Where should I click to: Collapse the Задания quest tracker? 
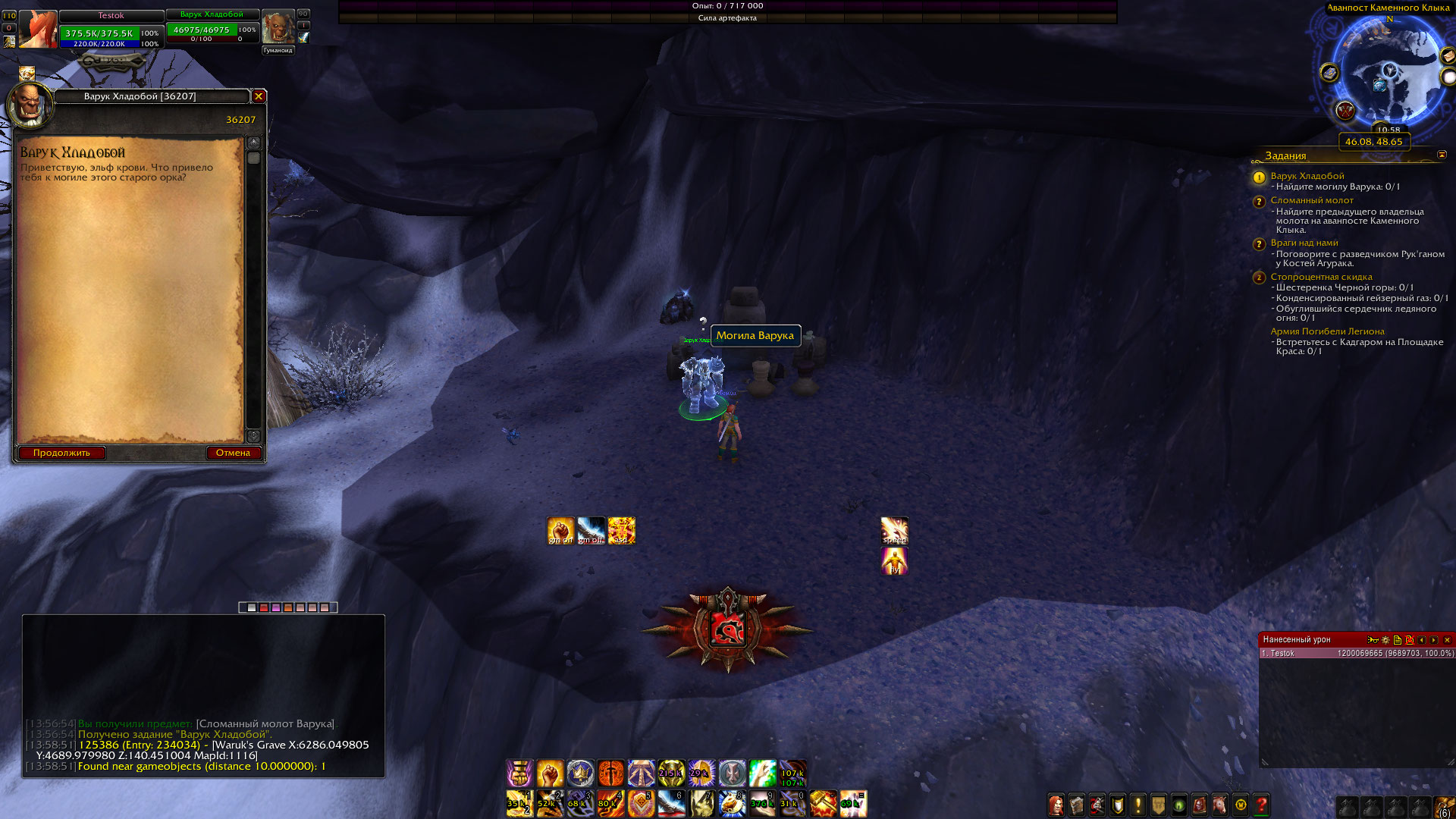pyautogui.click(x=1442, y=155)
